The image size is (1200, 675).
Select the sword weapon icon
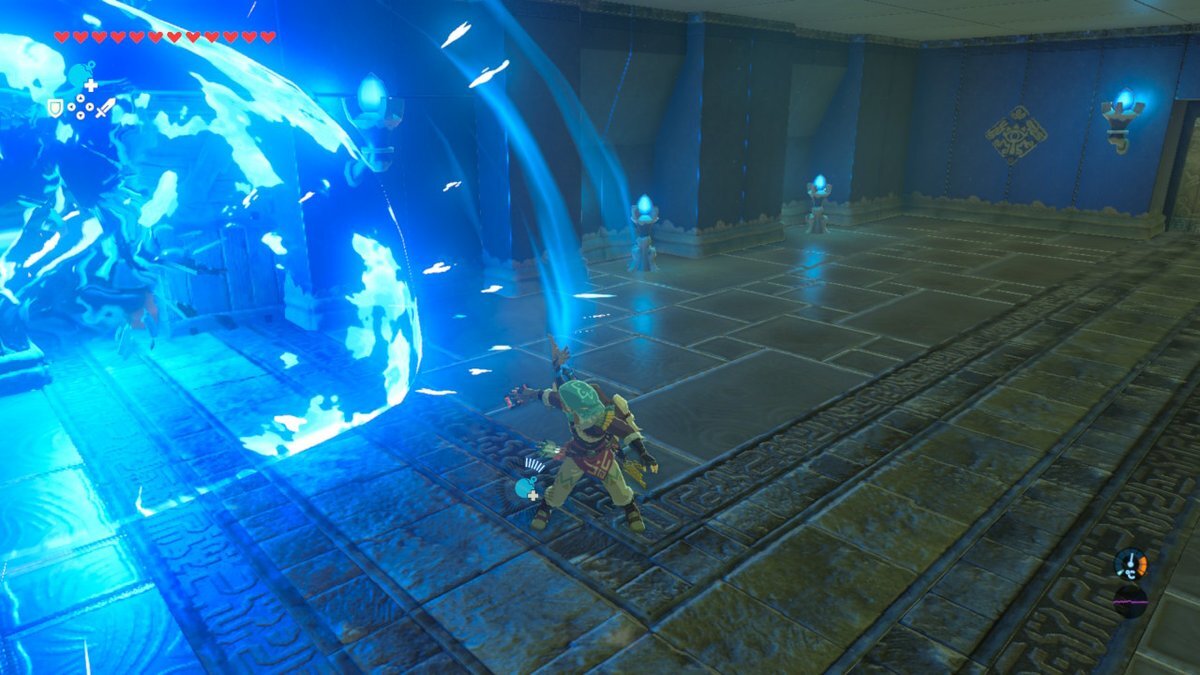pyautogui.click(x=105, y=107)
